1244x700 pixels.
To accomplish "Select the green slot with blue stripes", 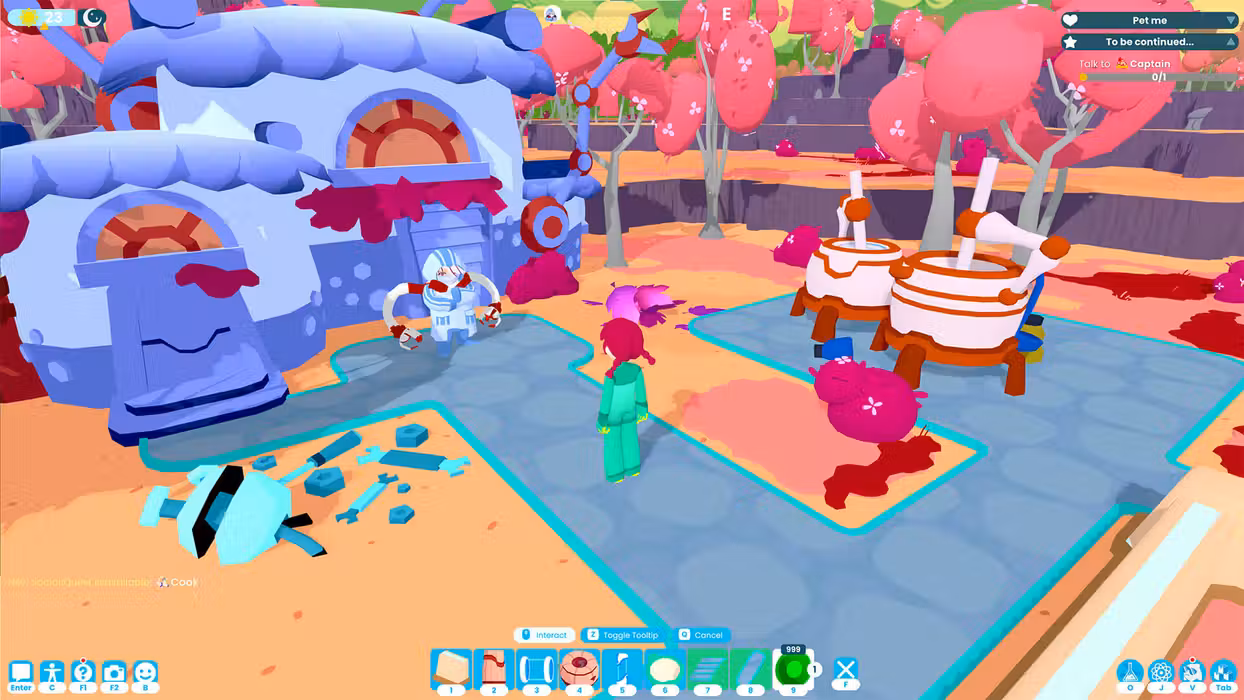I will coord(707,669).
